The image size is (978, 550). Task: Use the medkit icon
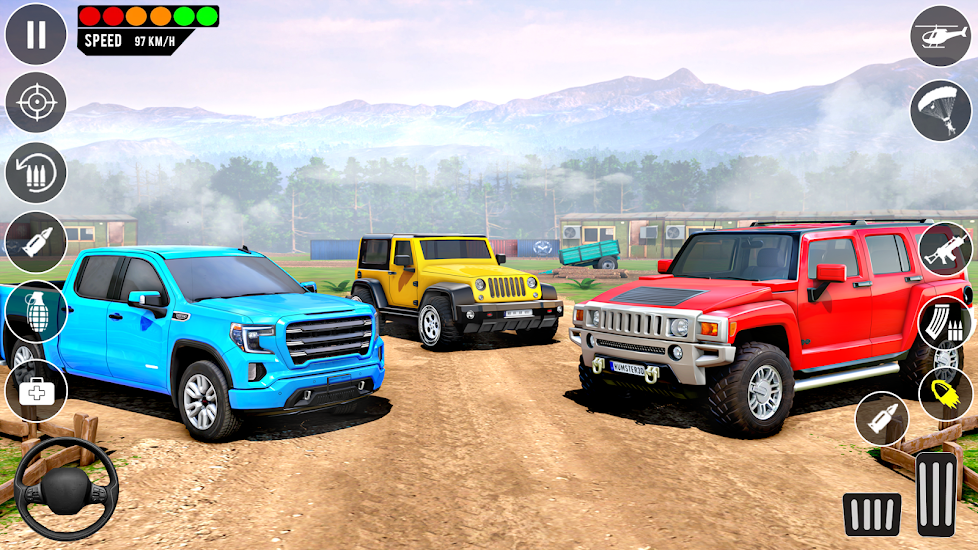36,390
